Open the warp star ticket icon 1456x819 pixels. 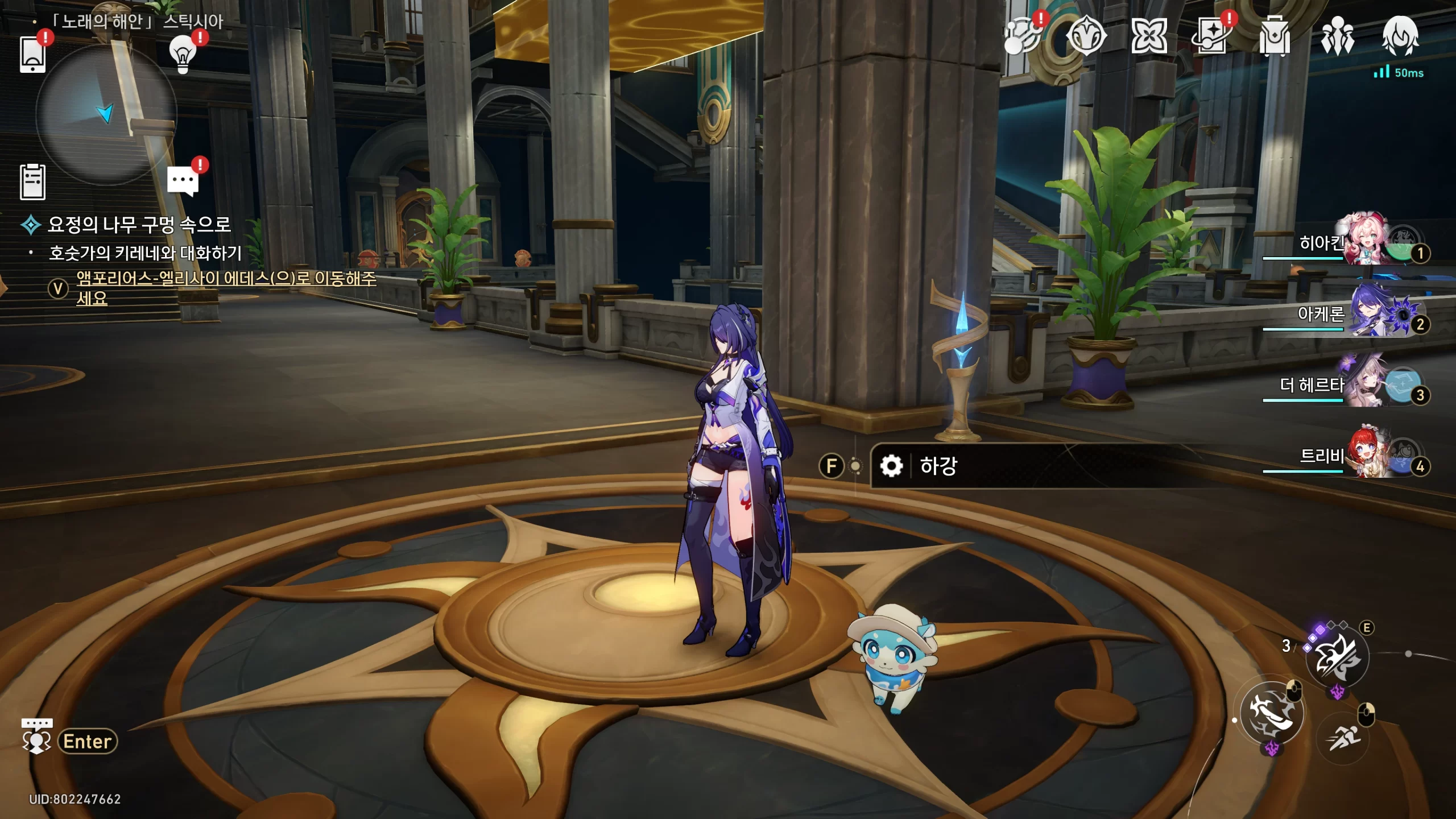click(1211, 36)
